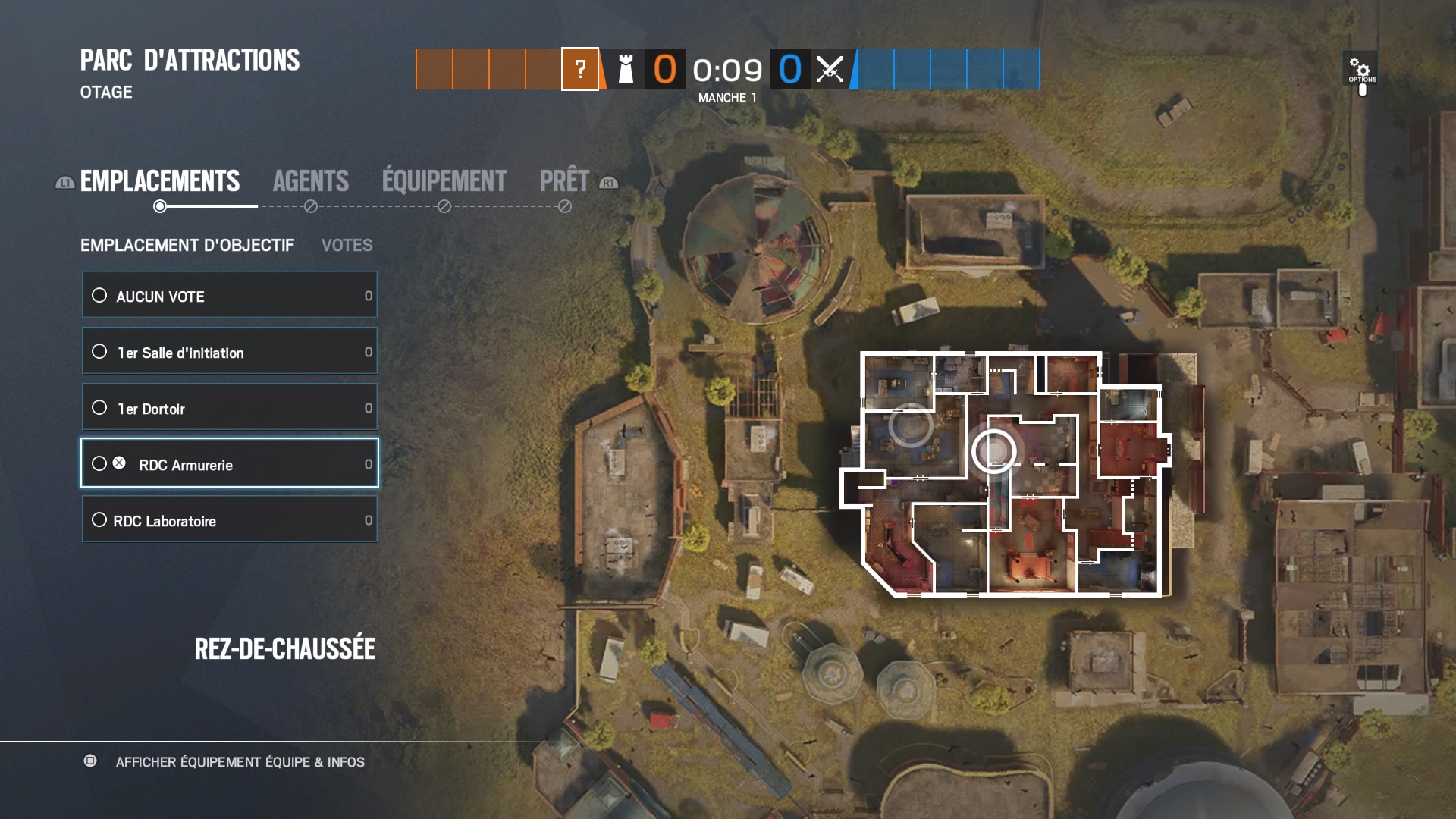Click the RDC Armurerie option row

click(x=227, y=463)
